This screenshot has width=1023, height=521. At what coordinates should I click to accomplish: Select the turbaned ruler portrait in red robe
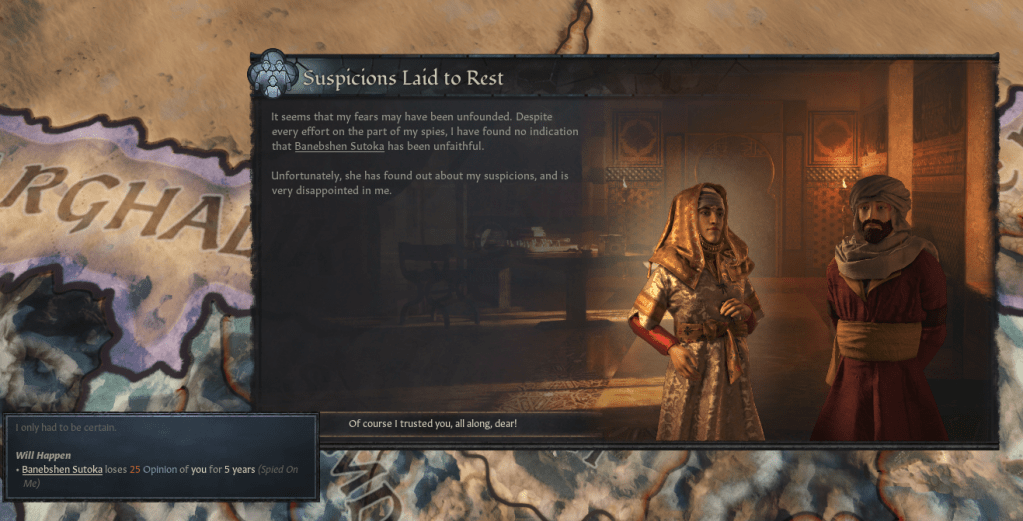[x=878, y=310]
